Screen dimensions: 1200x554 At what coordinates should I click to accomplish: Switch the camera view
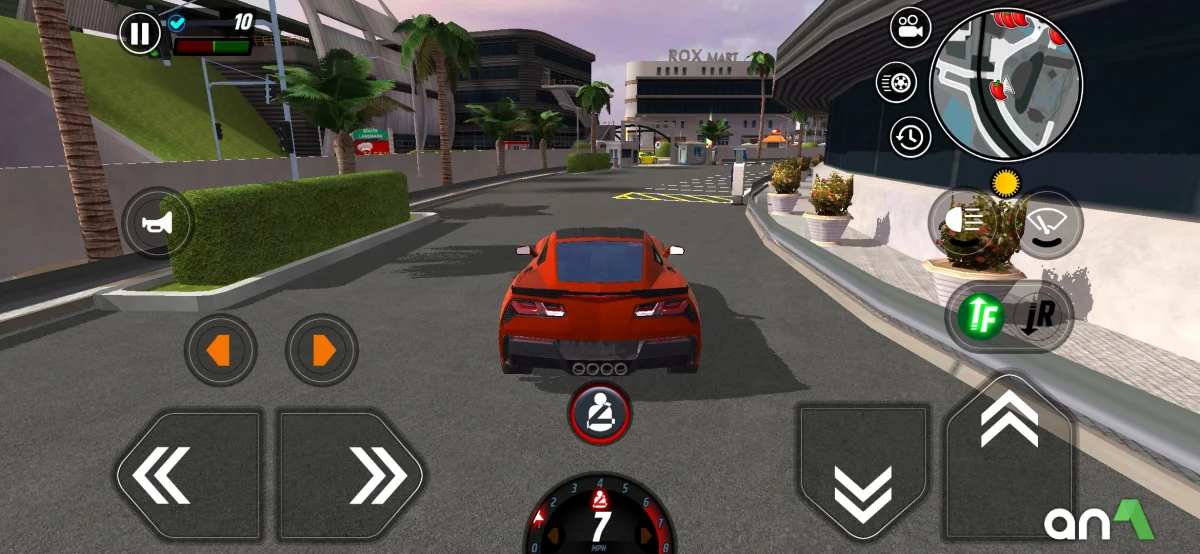coord(910,28)
